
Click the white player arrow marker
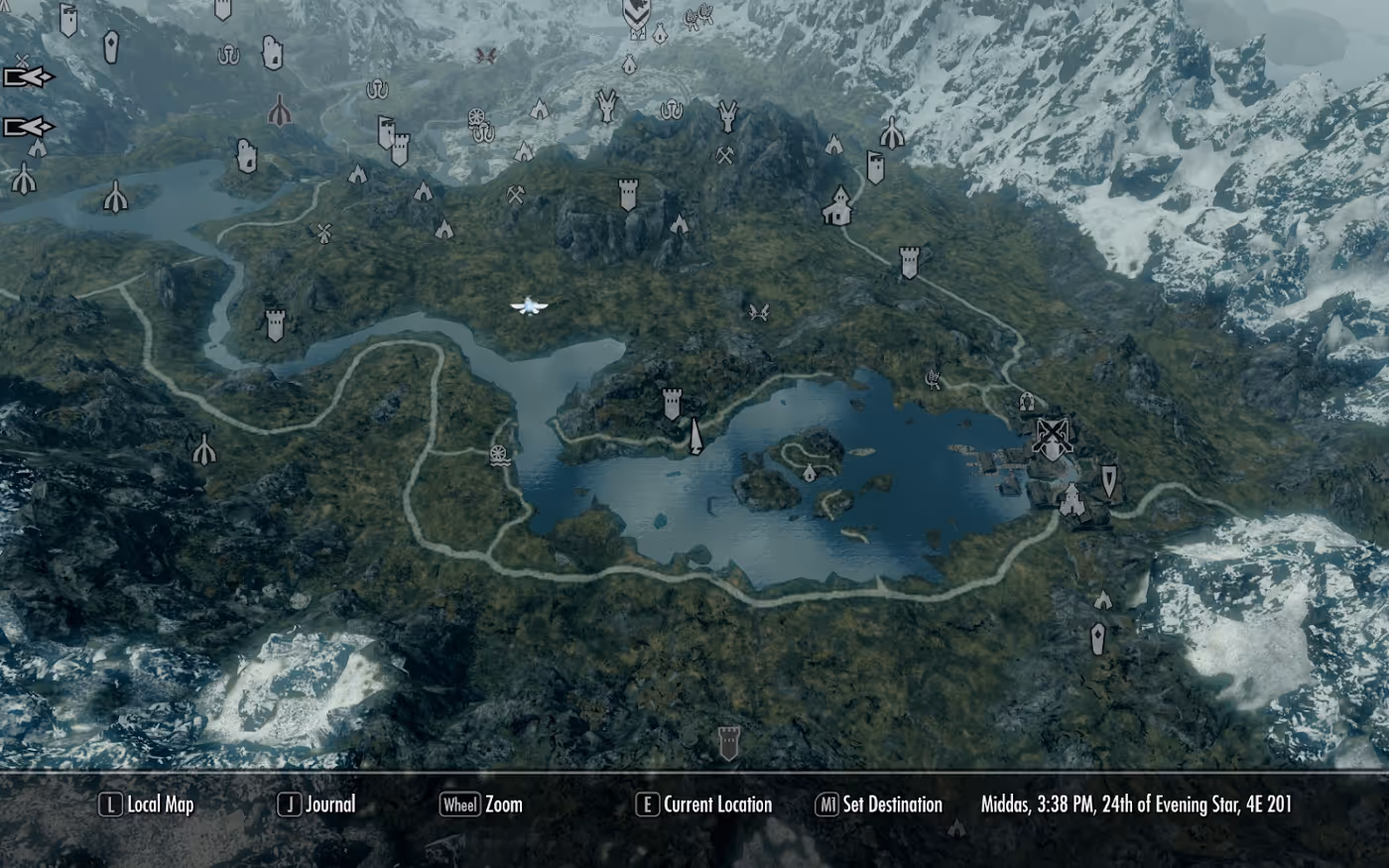[x=529, y=306]
